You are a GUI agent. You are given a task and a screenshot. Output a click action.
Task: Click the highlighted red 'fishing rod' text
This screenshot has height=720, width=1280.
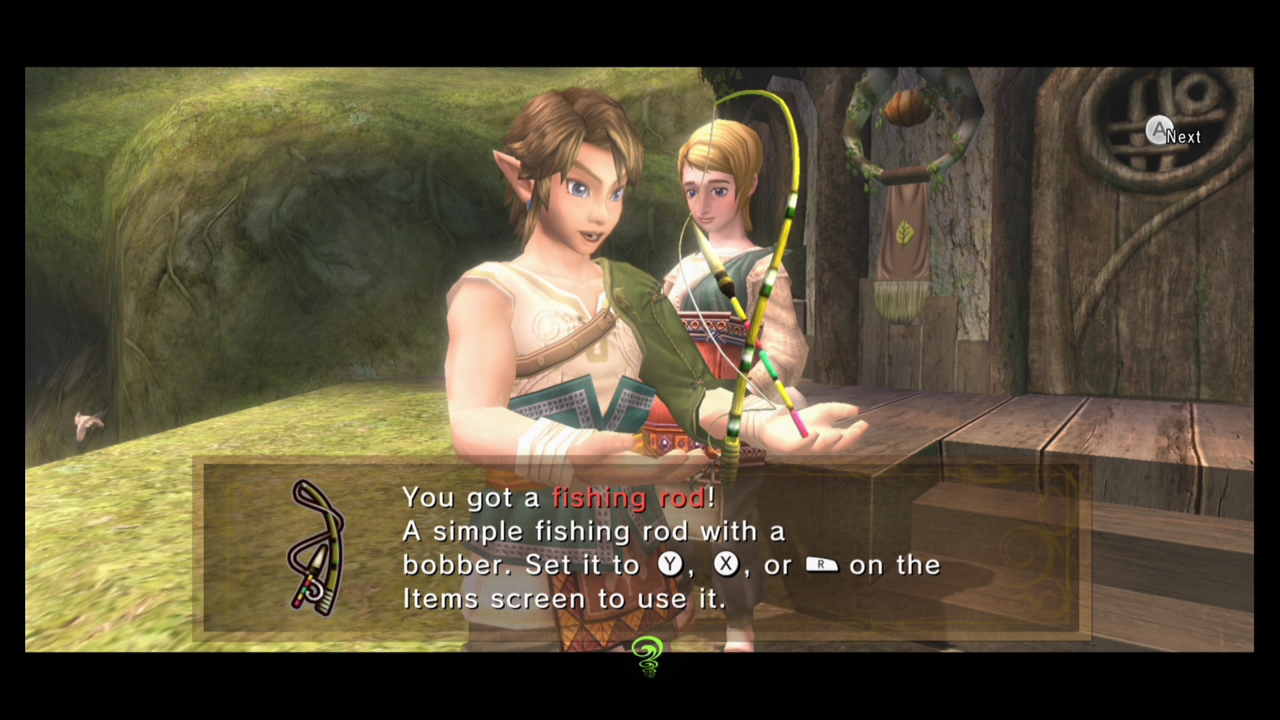coord(631,498)
